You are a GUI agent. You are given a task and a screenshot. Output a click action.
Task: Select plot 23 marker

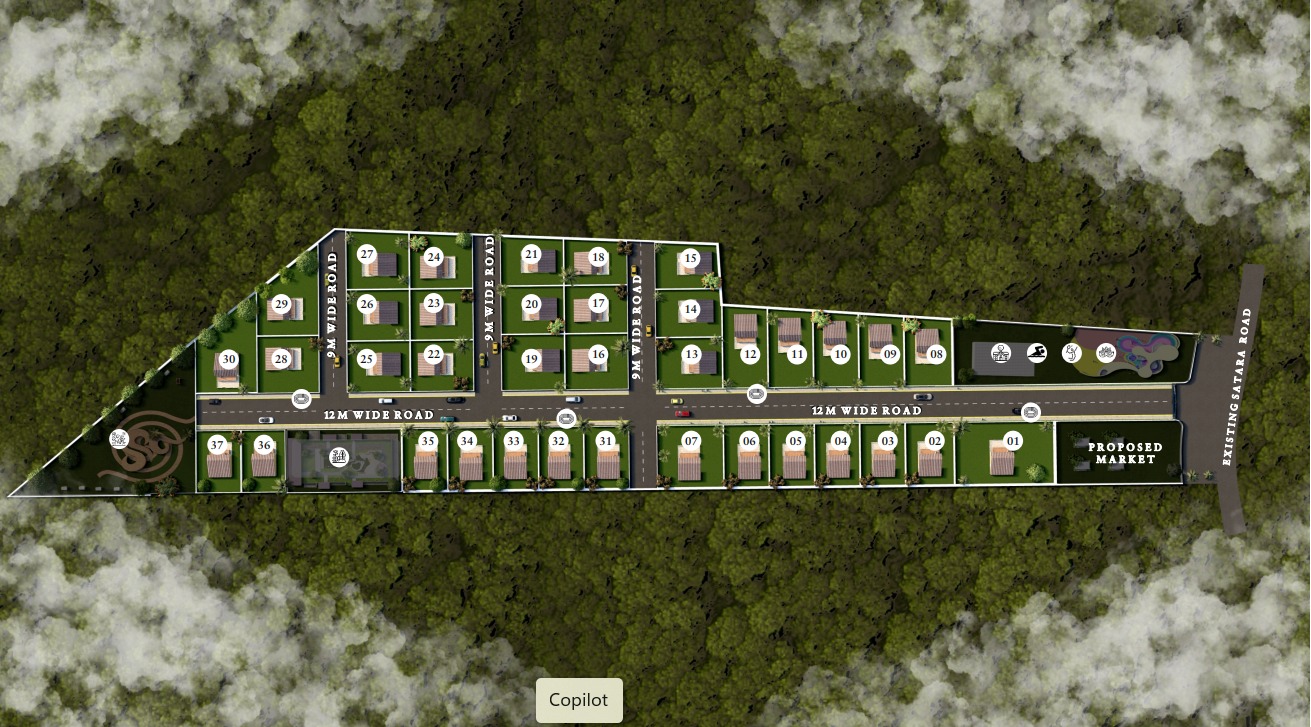point(433,302)
